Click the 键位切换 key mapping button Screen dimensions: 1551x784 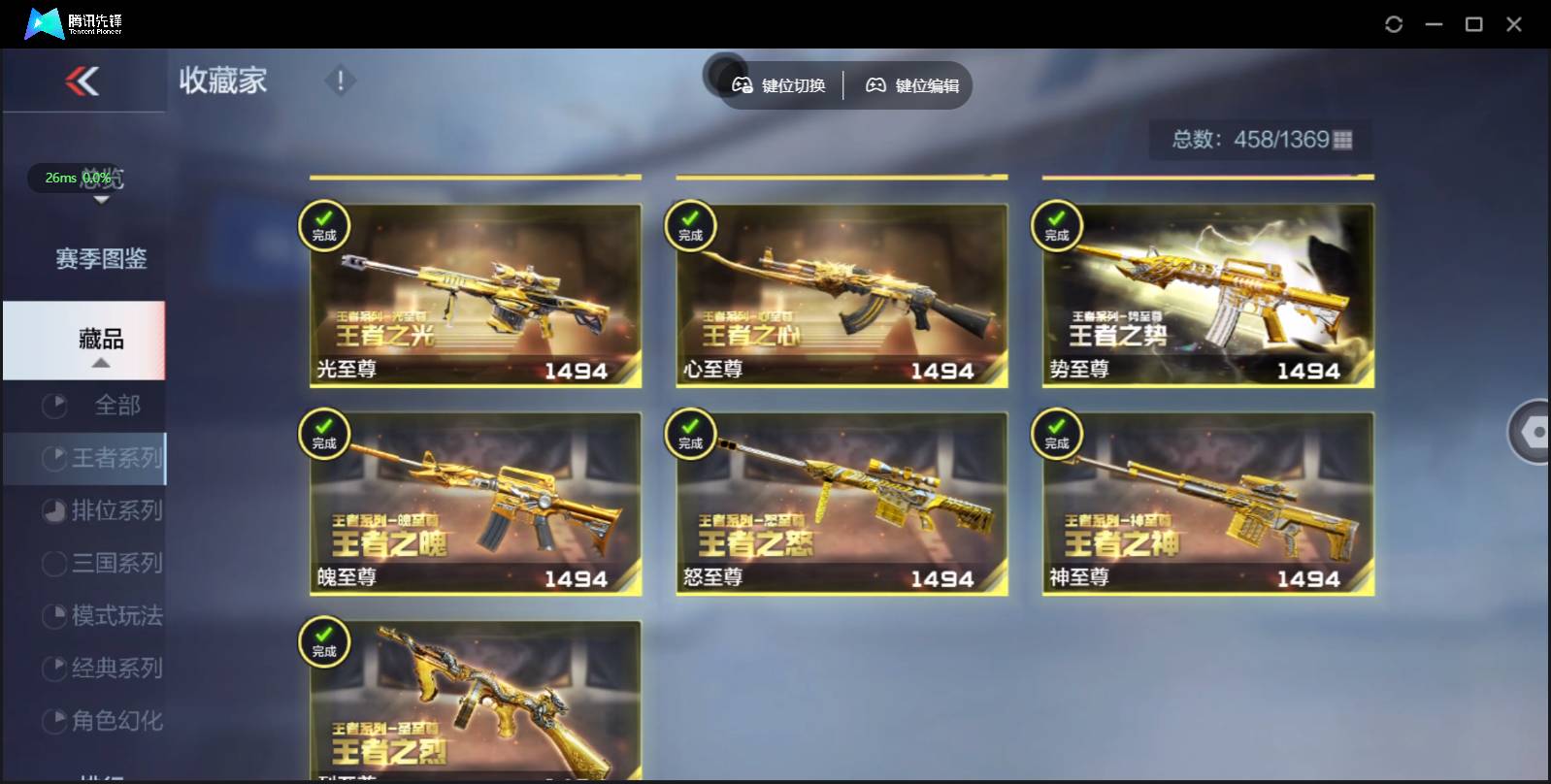point(779,85)
